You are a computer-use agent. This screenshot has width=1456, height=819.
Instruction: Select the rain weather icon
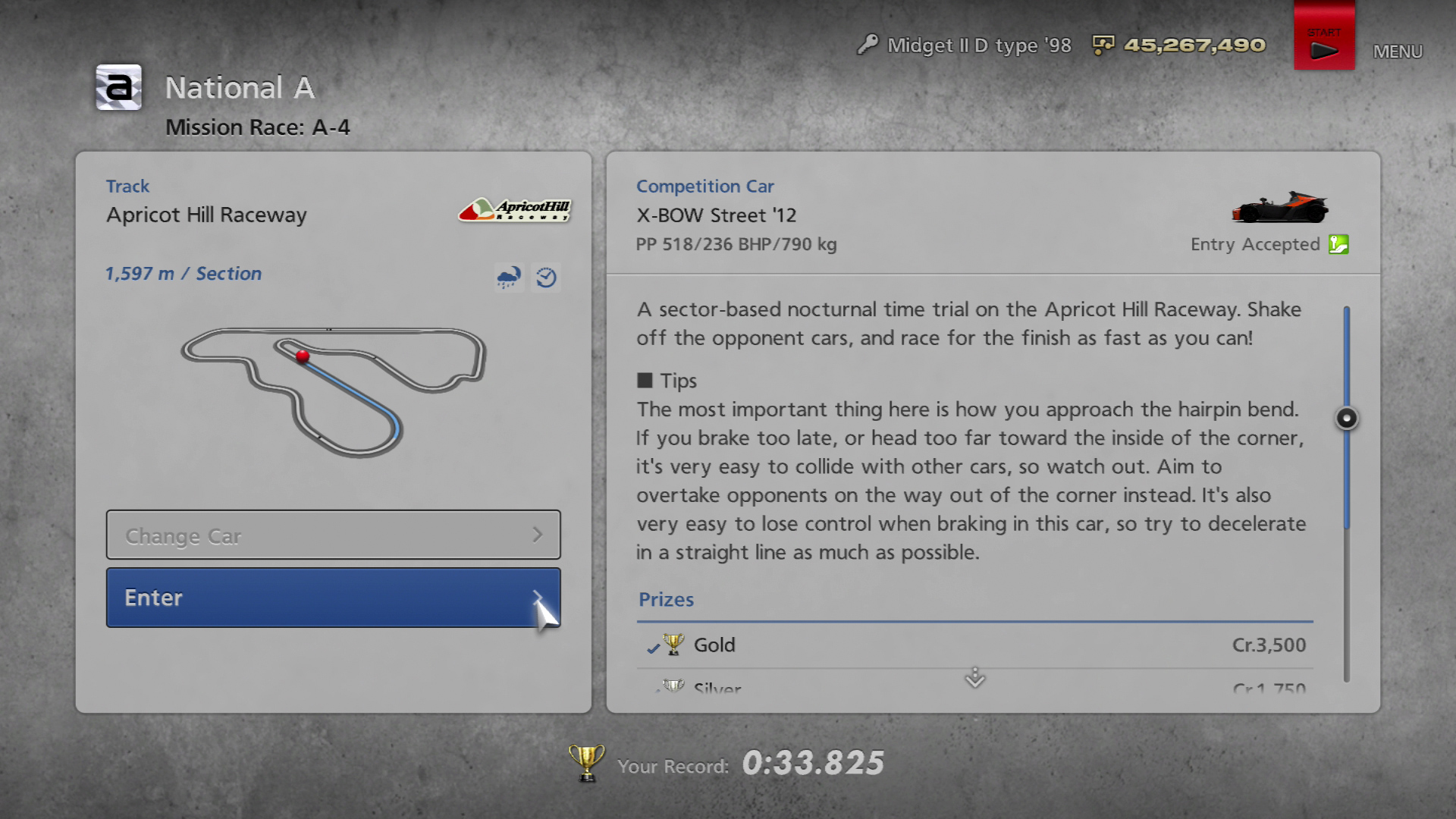[x=508, y=278]
